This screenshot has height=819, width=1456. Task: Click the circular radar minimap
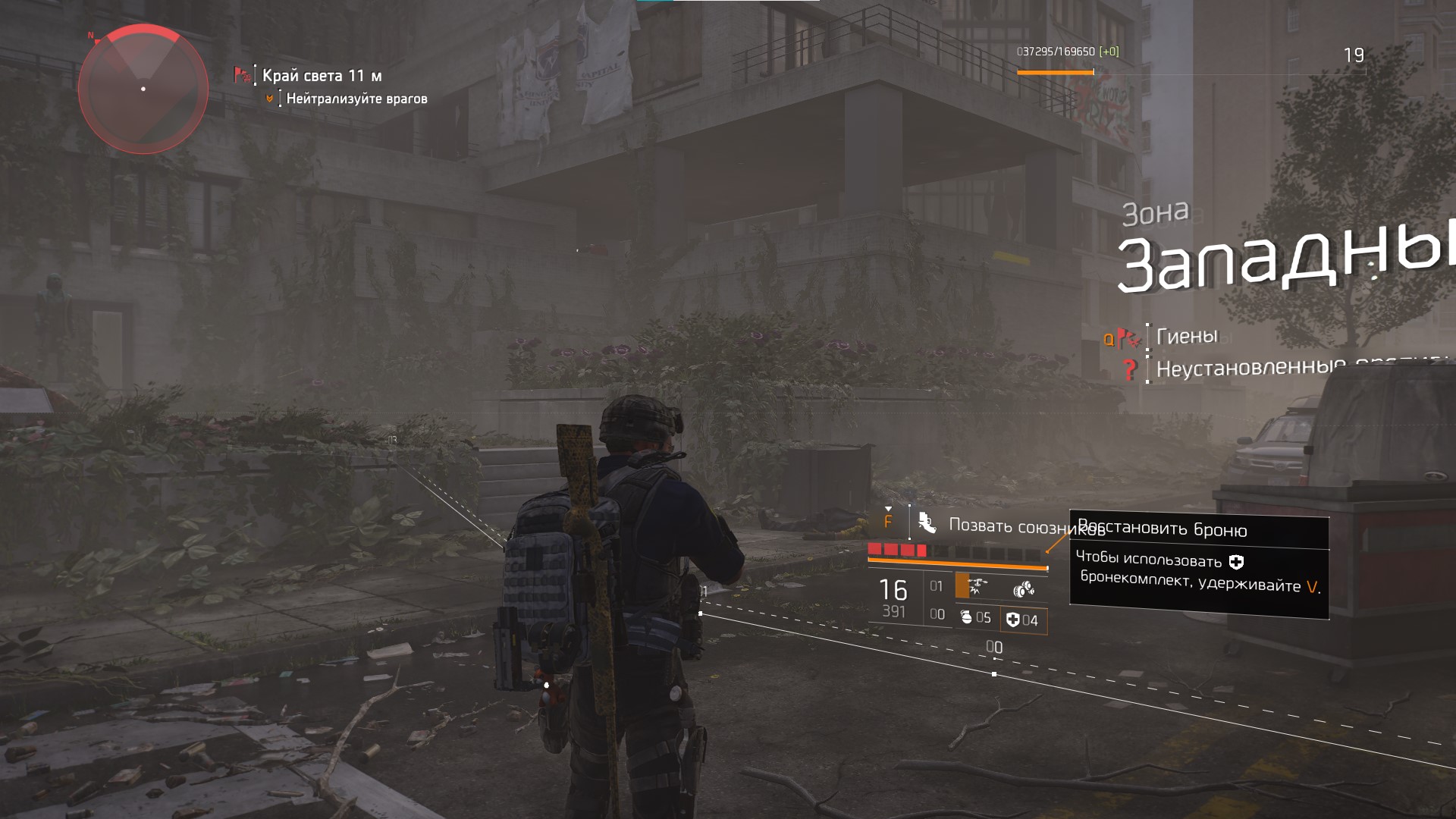[x=143, y=89]
